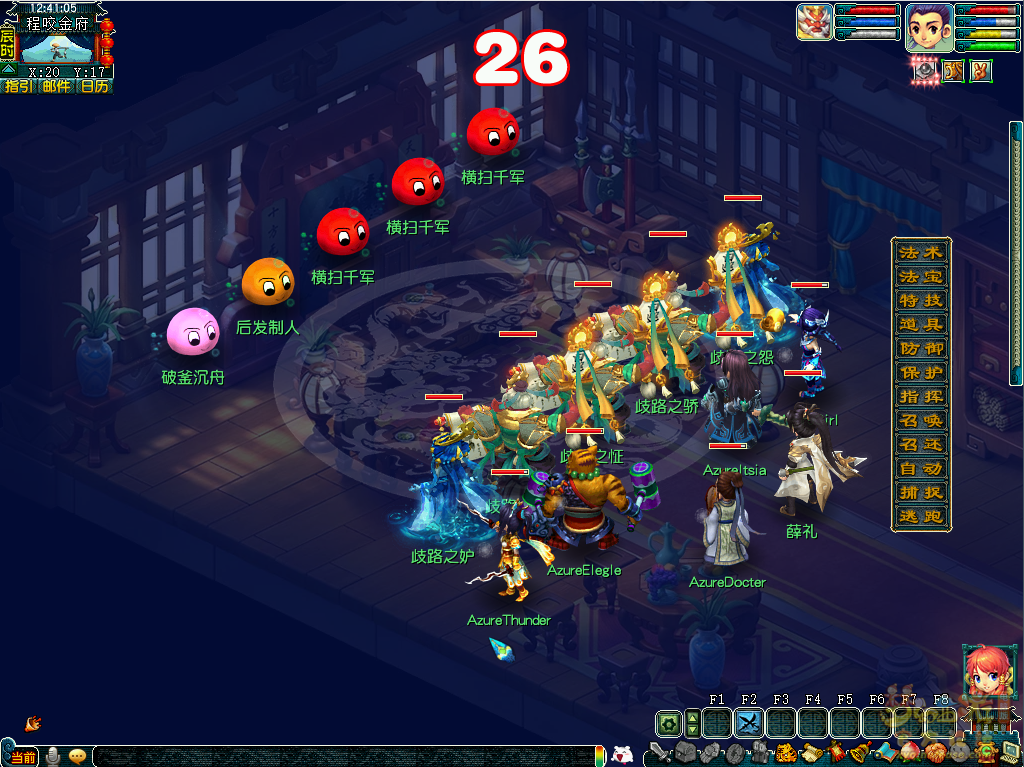Image resolution: width=1024 pixels, height=767 pixels.
Task: Choose the 捕捉 capture command
Action: 920,492
